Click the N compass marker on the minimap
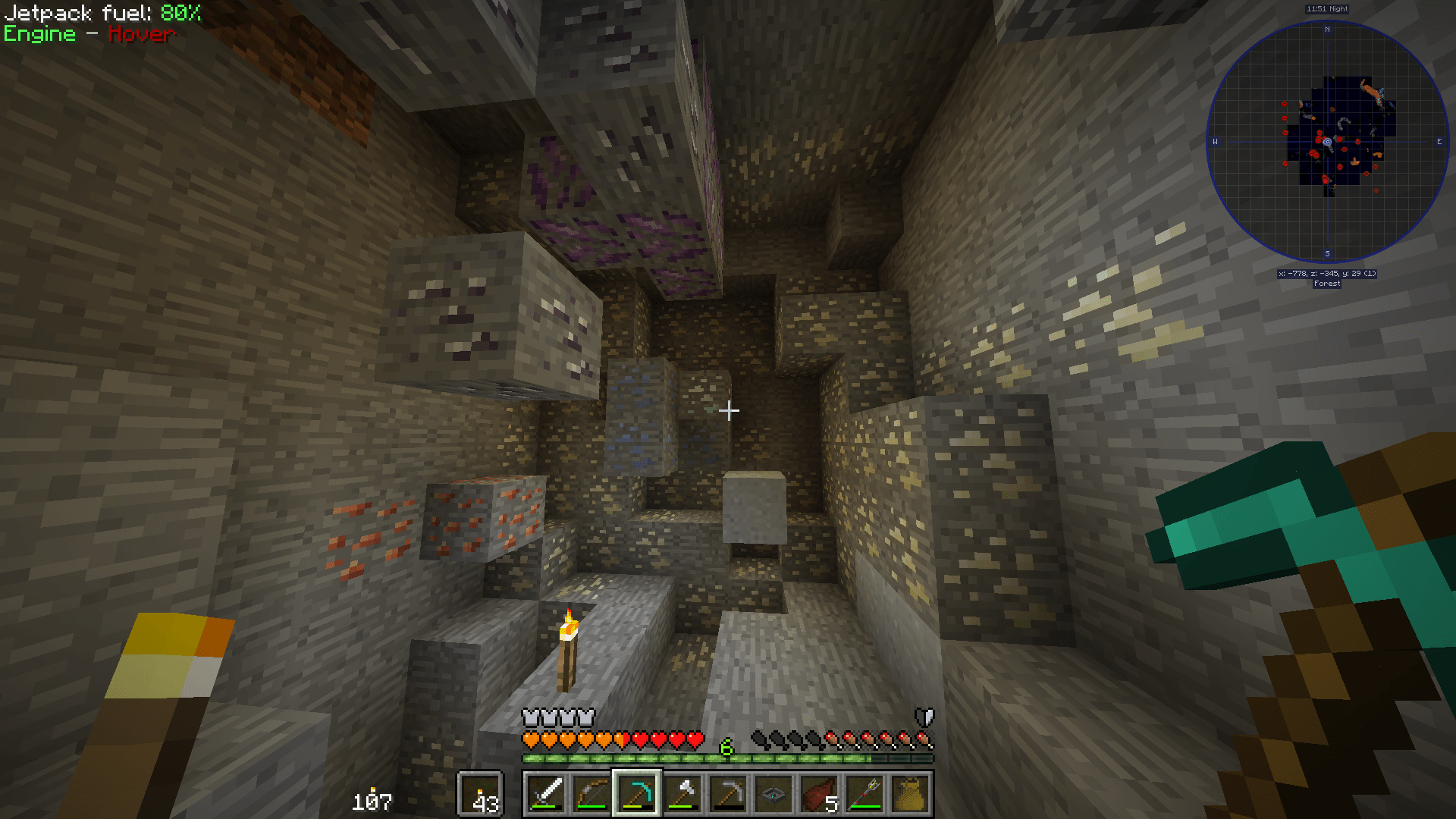Viewport: 1456px width, 819px height. [x=1326, y=30]
